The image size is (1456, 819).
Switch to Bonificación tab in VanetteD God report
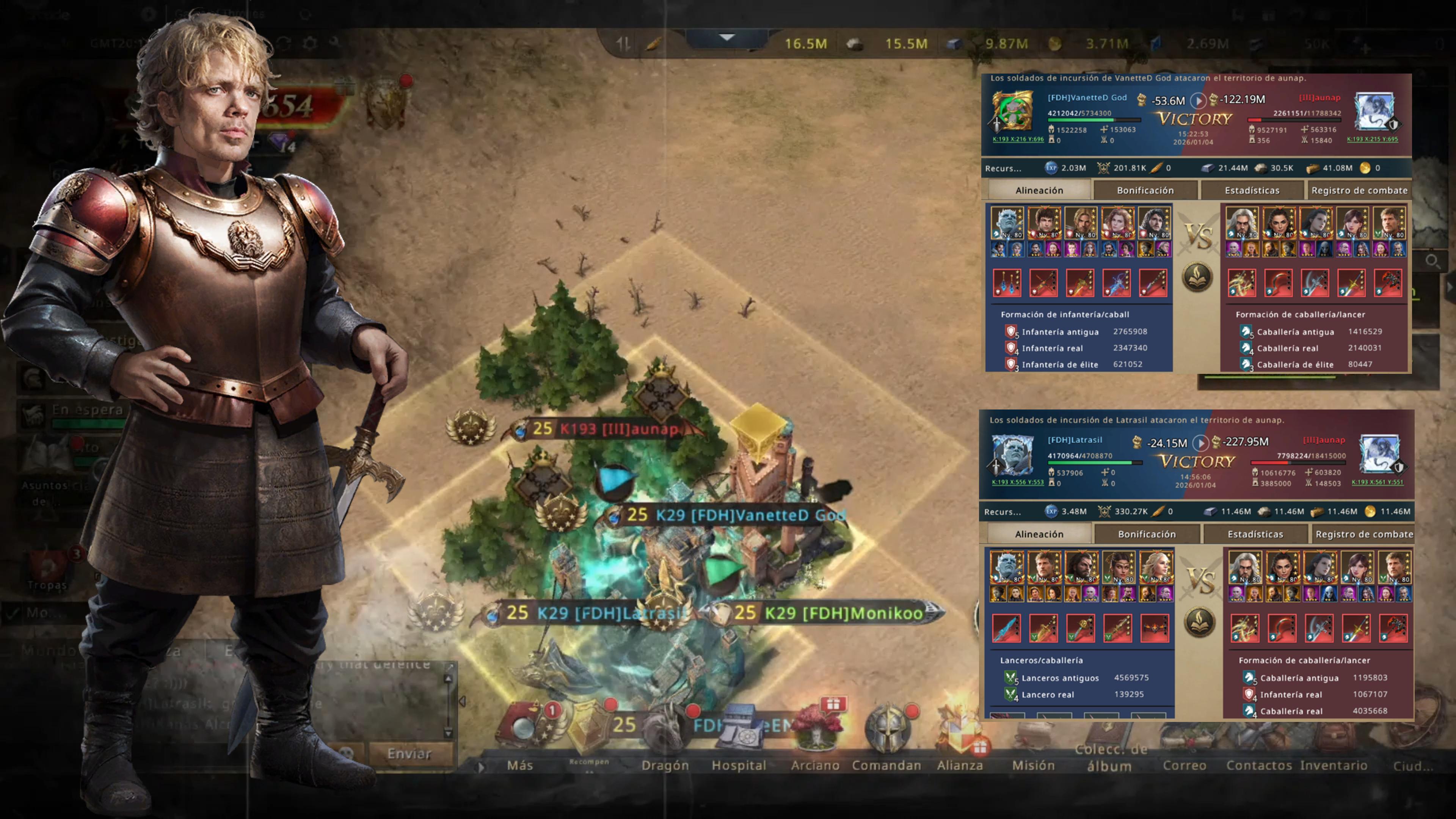click(x=1145, y=190)
